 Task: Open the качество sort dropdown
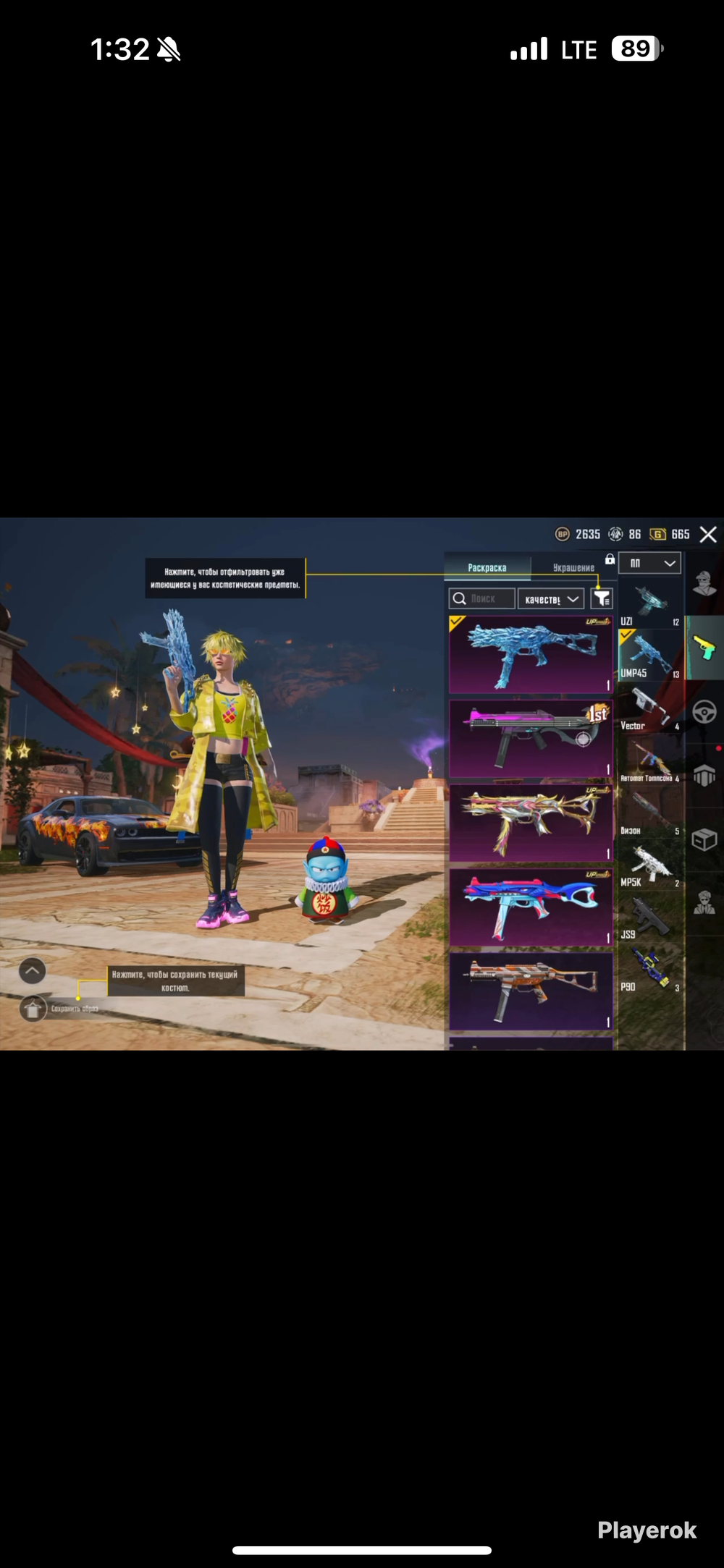(x=551, y=599)
